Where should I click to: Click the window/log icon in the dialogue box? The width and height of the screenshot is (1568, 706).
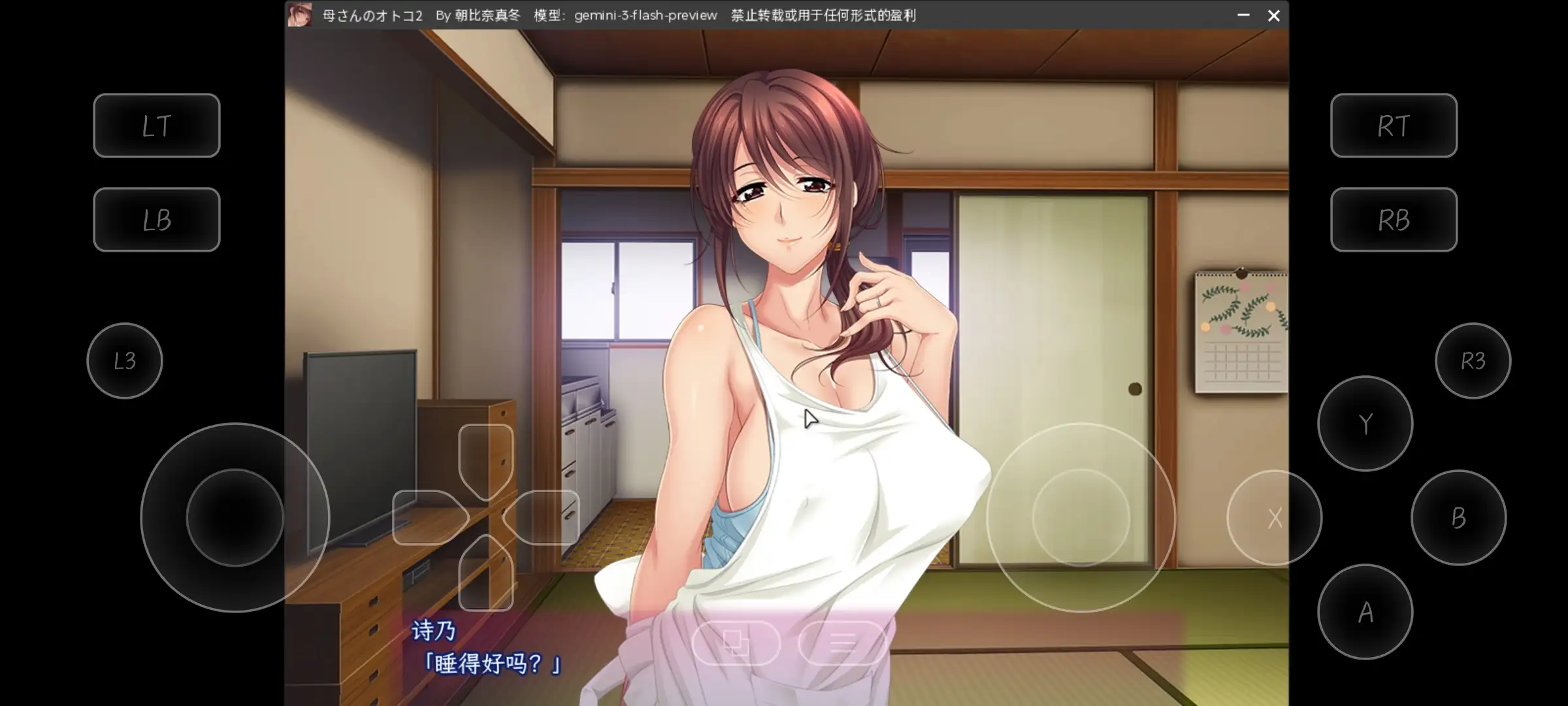[x=736, y=644]
